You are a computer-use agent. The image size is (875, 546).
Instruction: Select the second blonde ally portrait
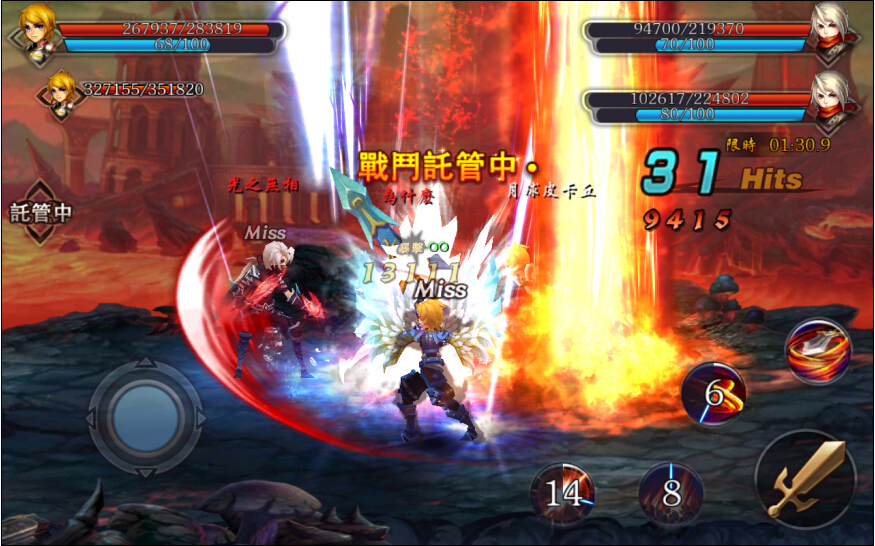point(61,91)
